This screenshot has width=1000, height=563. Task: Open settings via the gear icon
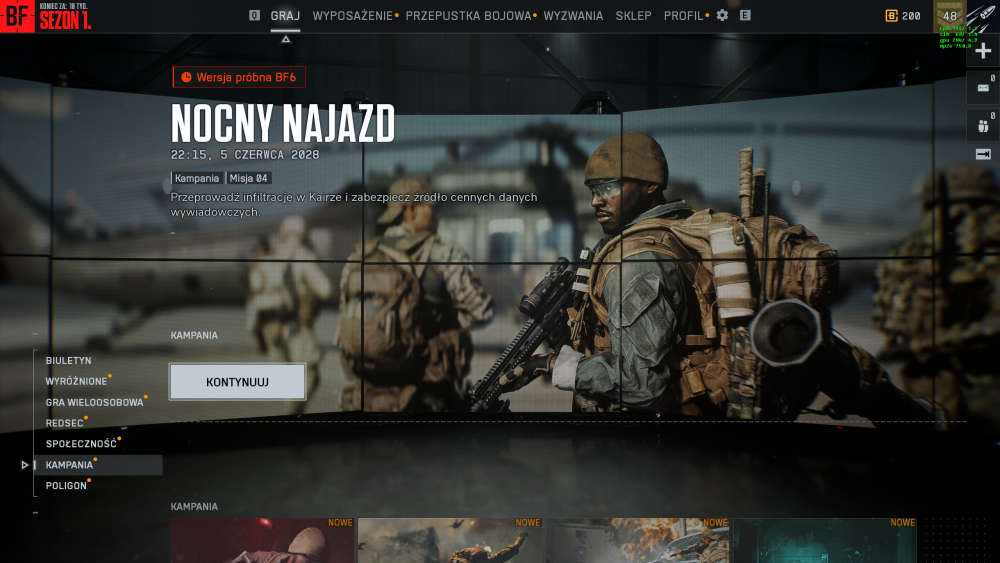[x=722, y=16]
